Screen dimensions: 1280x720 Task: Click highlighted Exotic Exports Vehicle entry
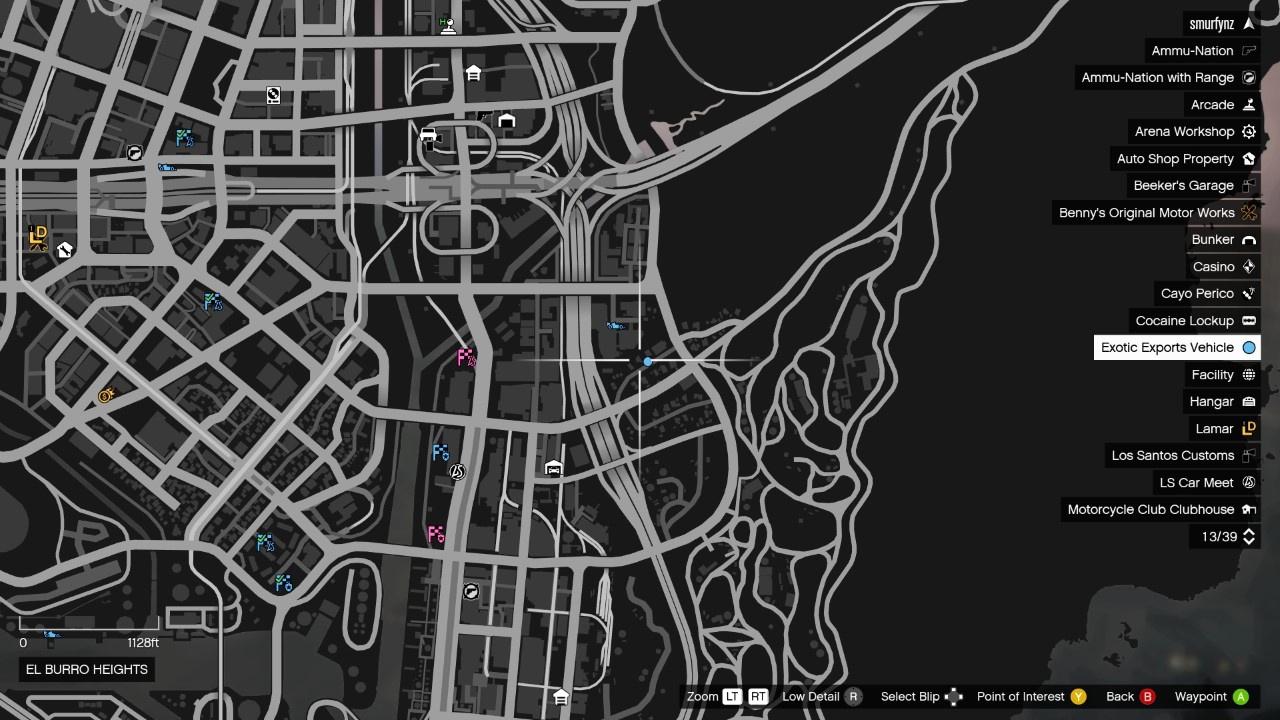coord(1167,348)
